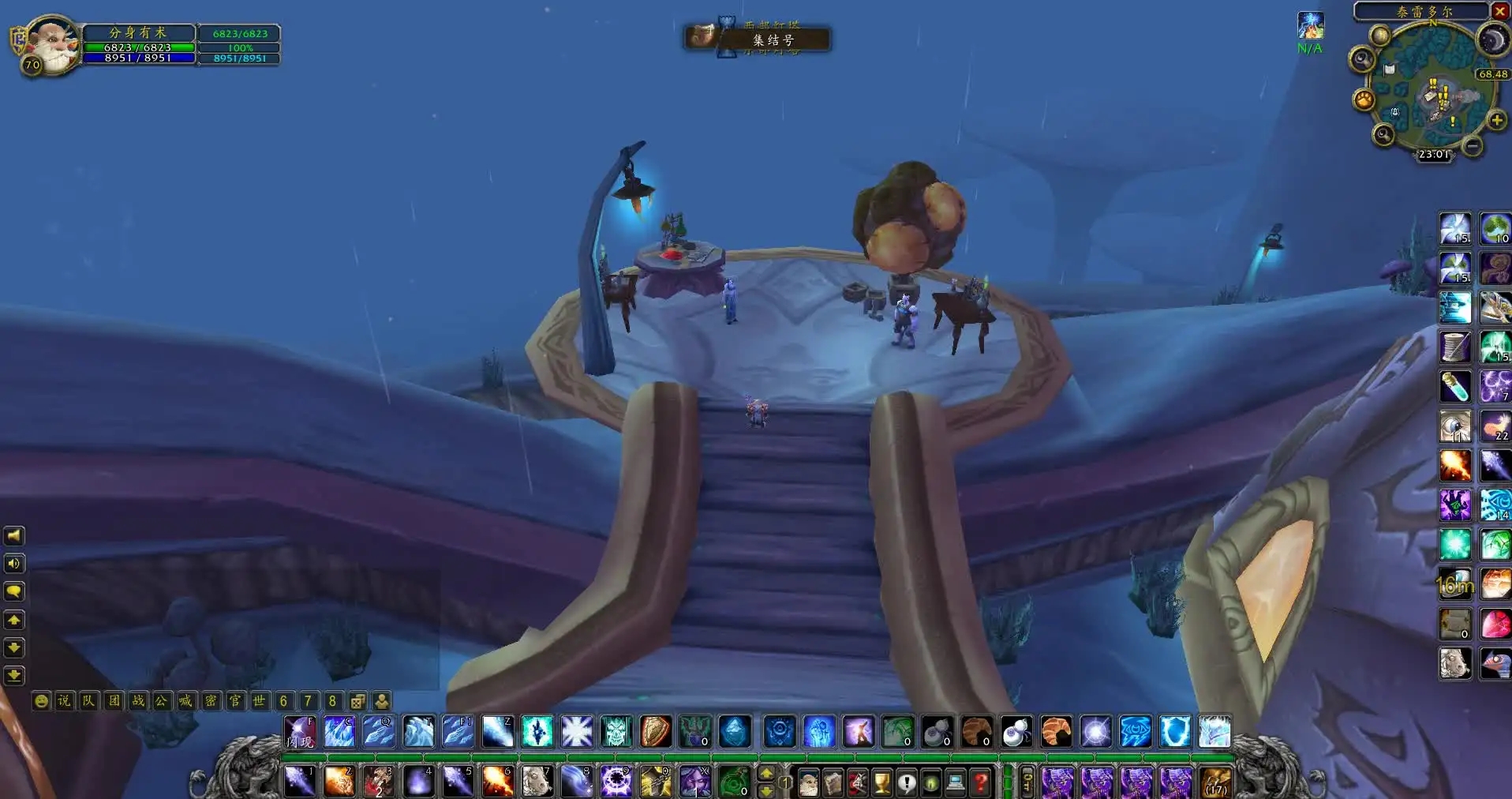Click the player portrait frame

tap(51, 44)
